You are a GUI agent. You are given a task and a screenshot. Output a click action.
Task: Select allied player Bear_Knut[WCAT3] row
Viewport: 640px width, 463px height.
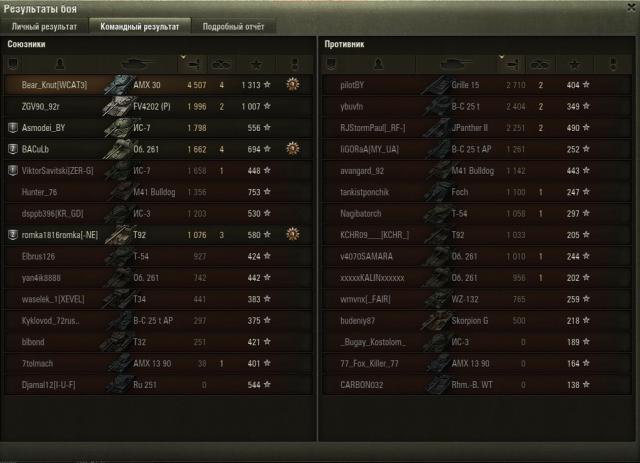(54, 85)
